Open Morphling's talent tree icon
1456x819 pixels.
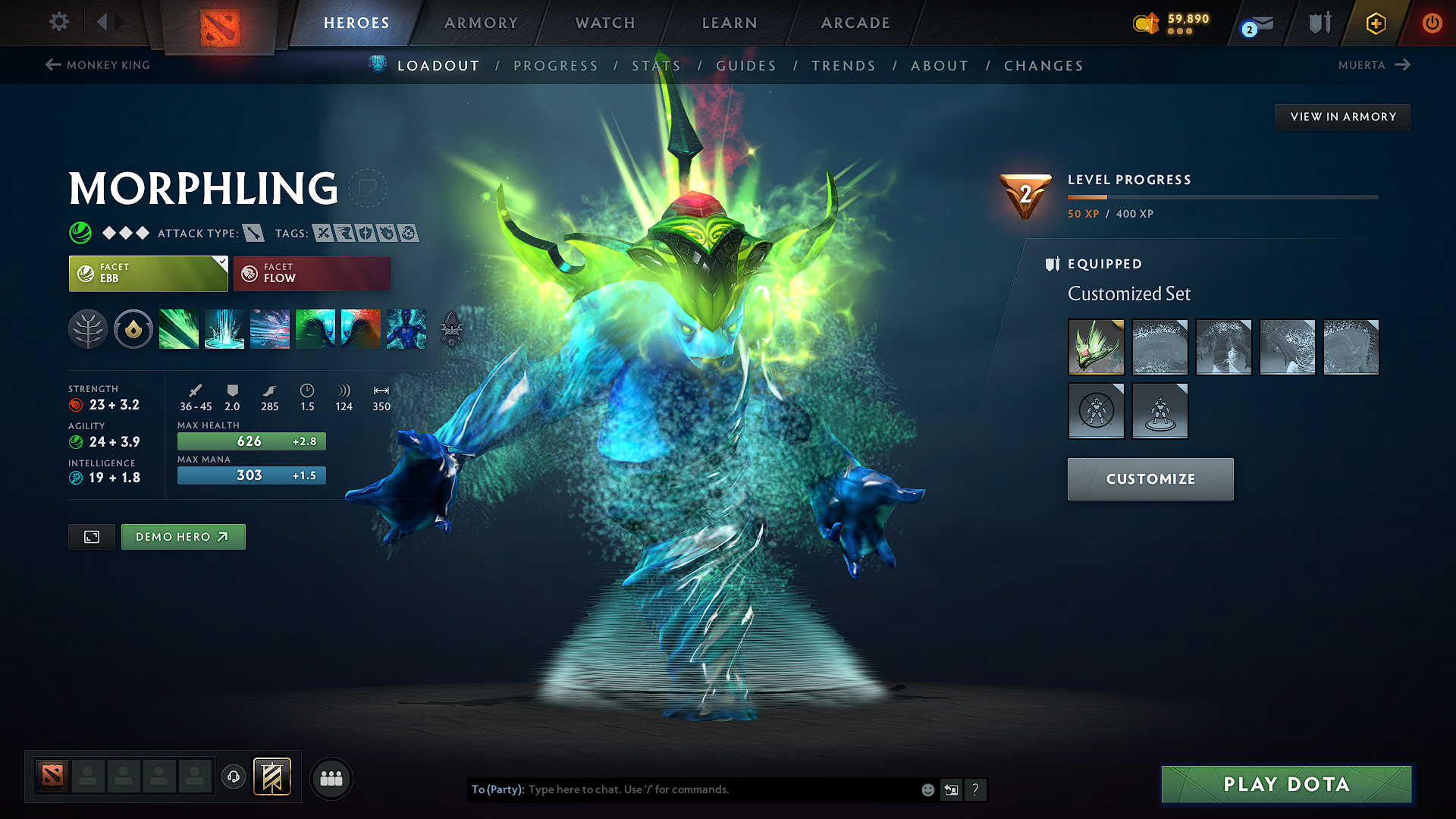click(89, 328)
